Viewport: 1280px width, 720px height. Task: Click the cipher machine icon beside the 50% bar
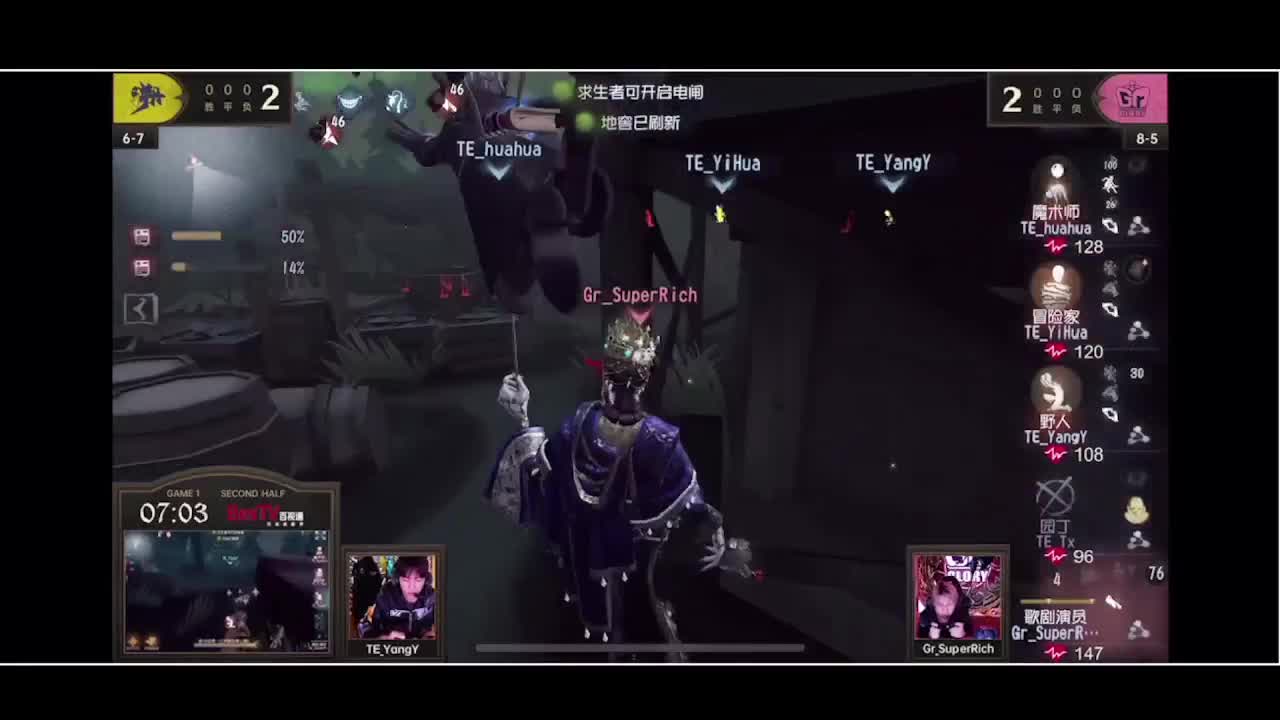tap(143, 237)
